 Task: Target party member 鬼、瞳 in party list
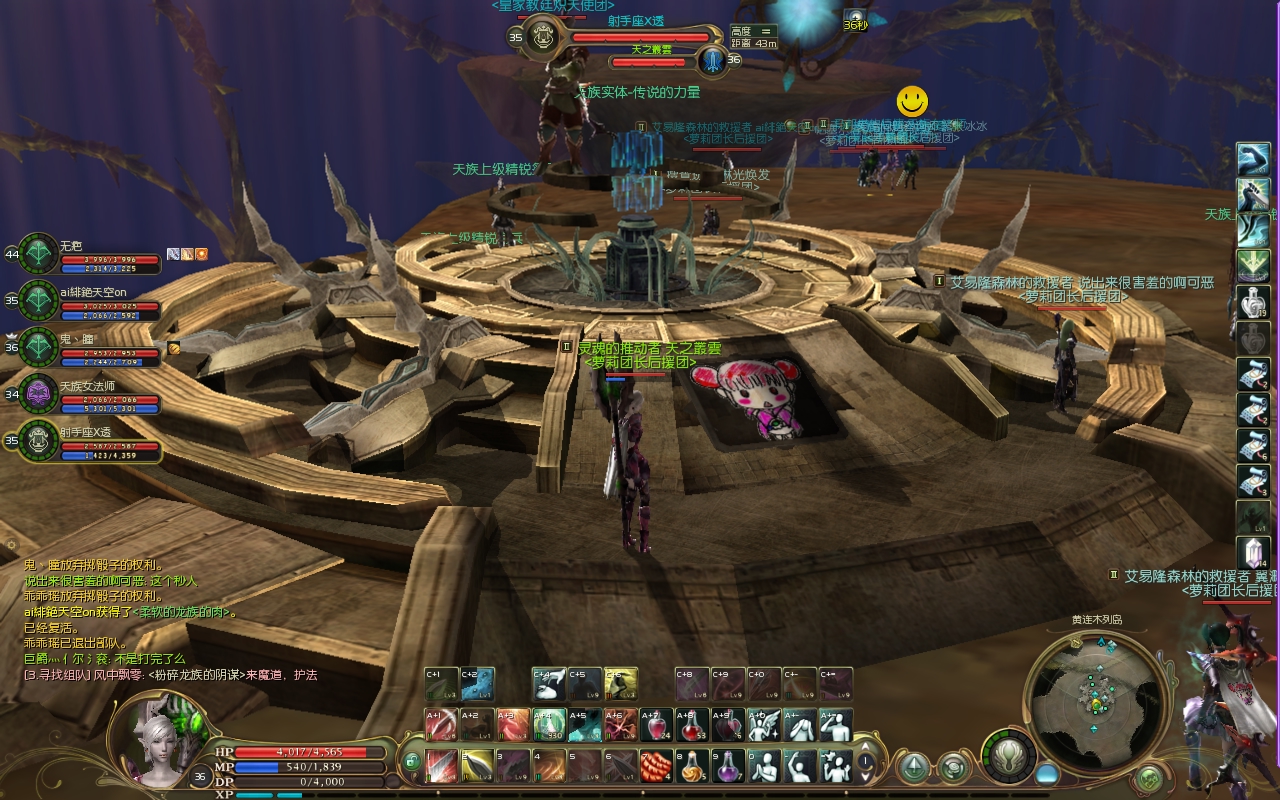coord(39,346)
